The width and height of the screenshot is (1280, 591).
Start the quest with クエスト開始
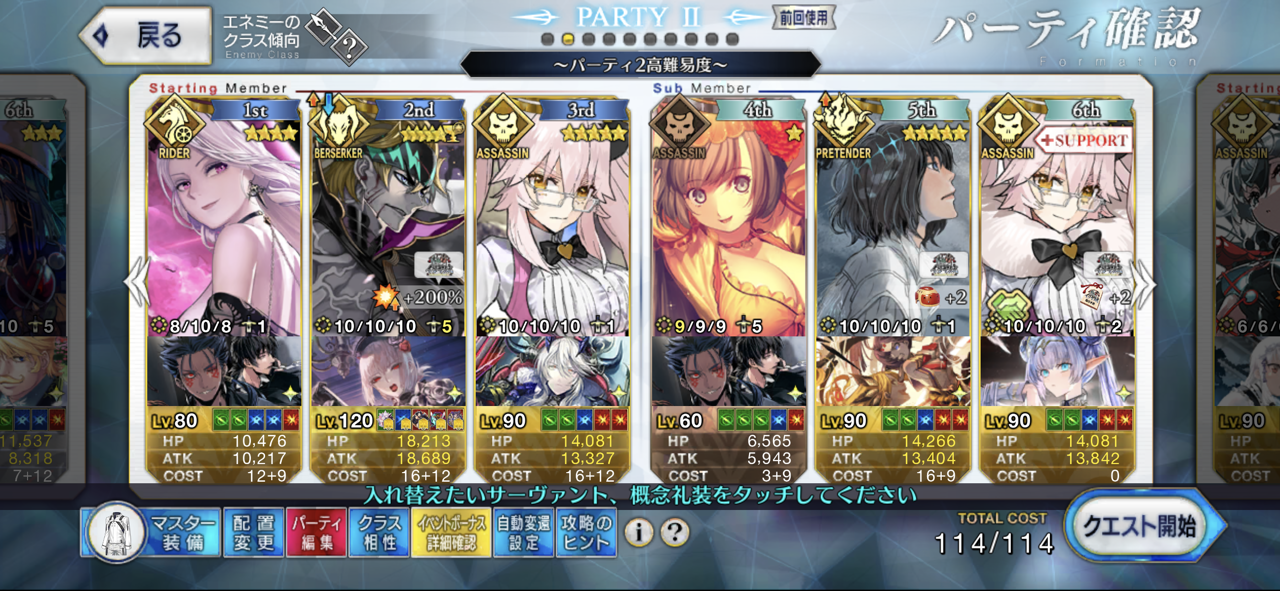click(x=1144, y=527)
